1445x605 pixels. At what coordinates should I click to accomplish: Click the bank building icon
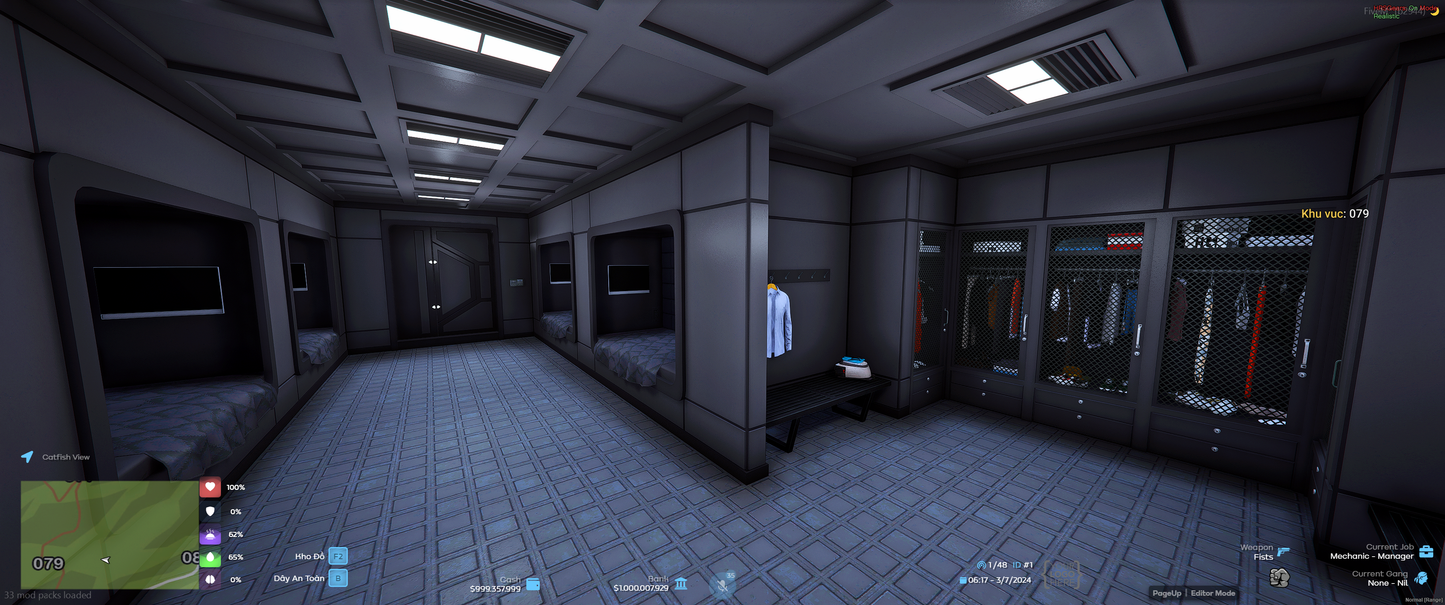tap(681, 583)
